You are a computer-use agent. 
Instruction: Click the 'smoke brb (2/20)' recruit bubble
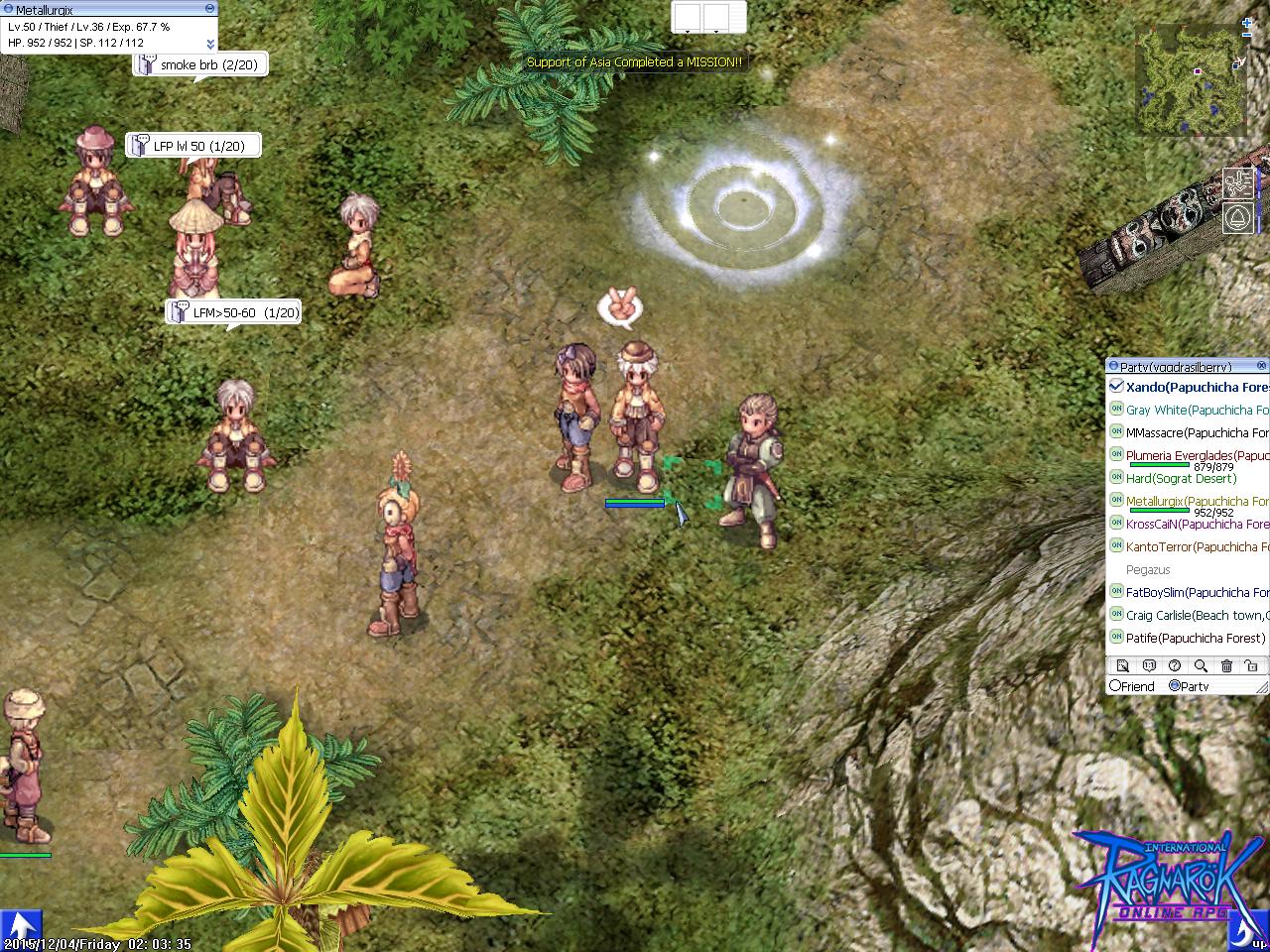click(200, 63)
